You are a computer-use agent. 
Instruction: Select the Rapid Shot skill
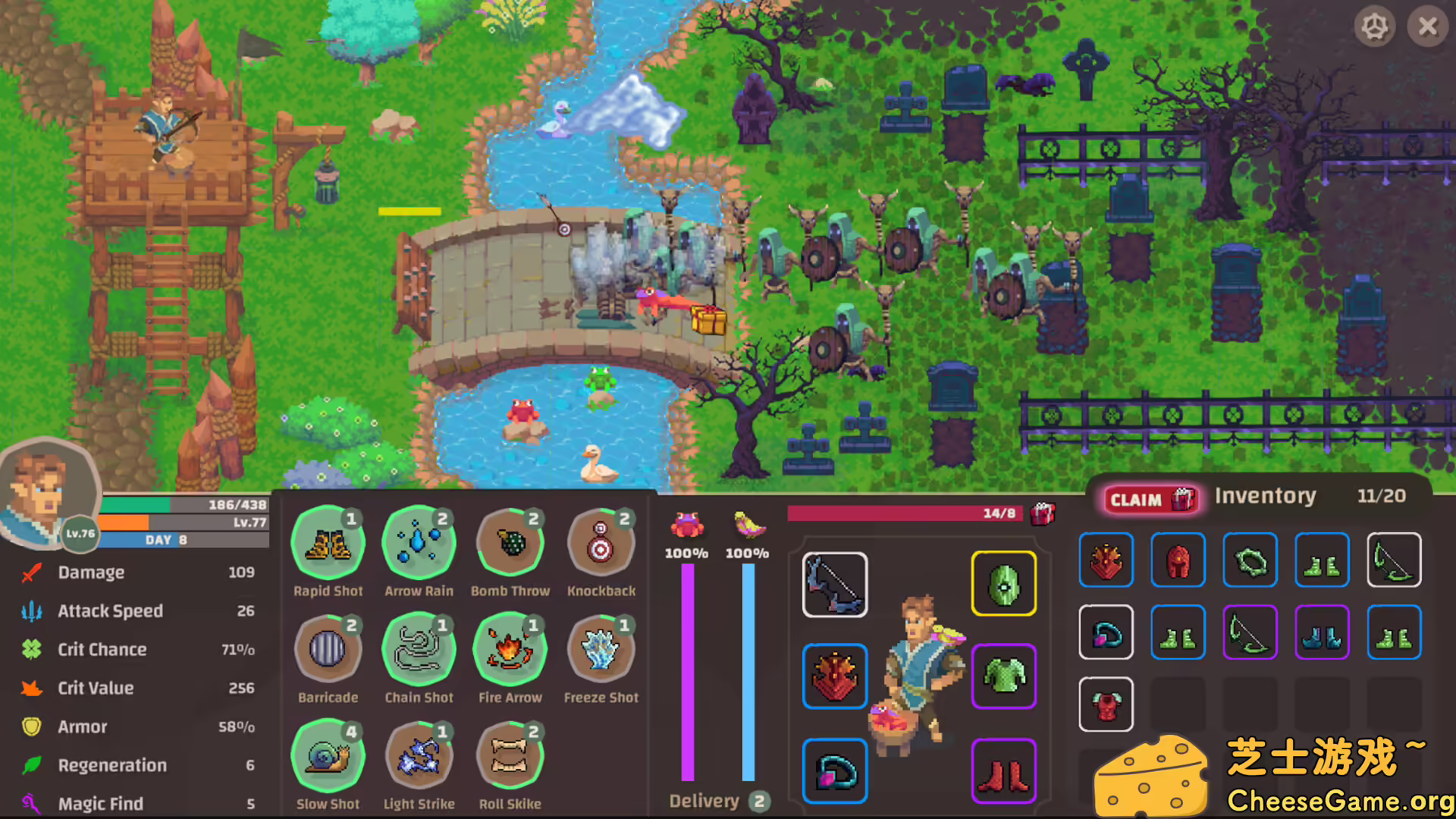pyautogui.click(x=328, y=541)
